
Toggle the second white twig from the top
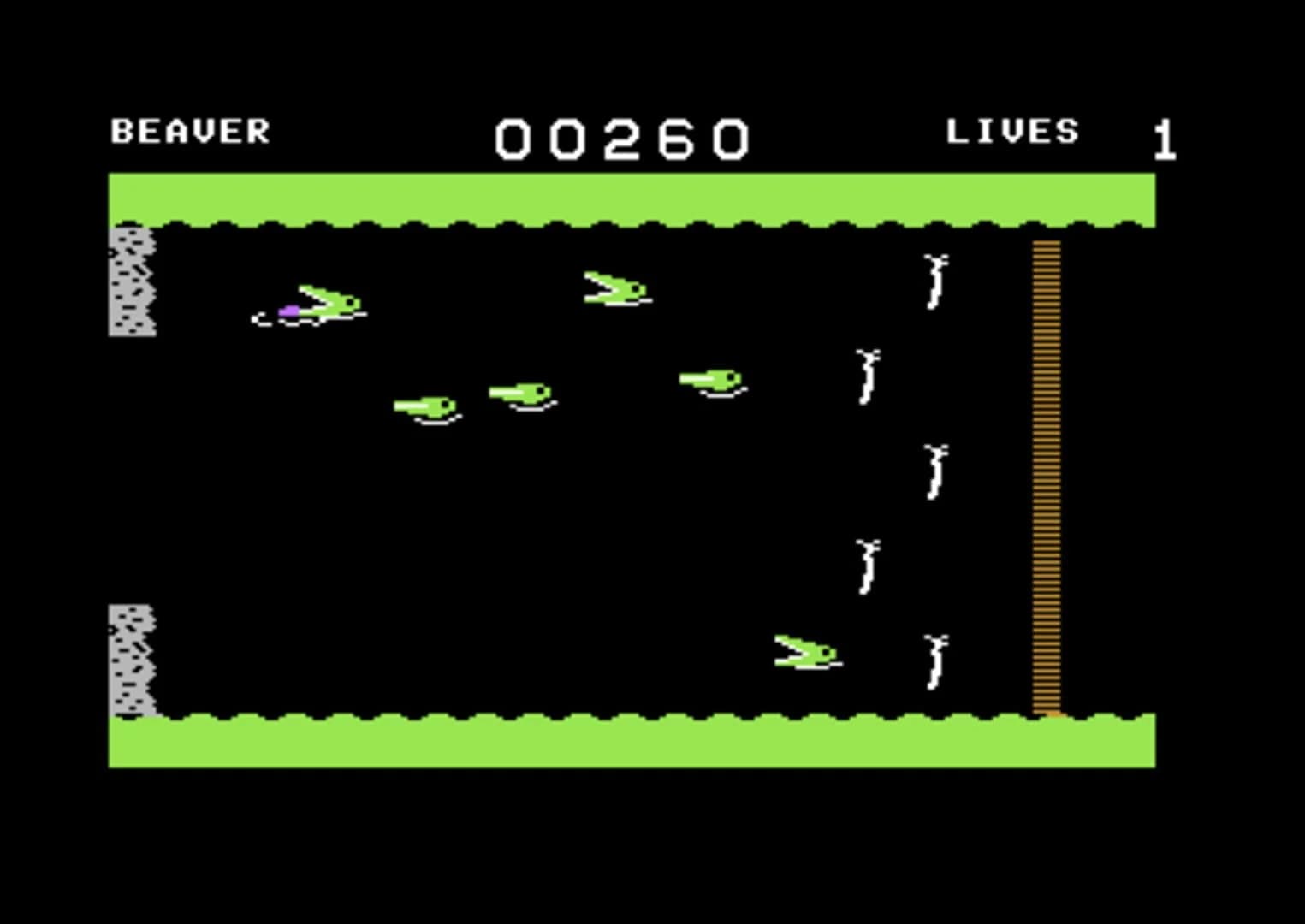click(866, 376)
